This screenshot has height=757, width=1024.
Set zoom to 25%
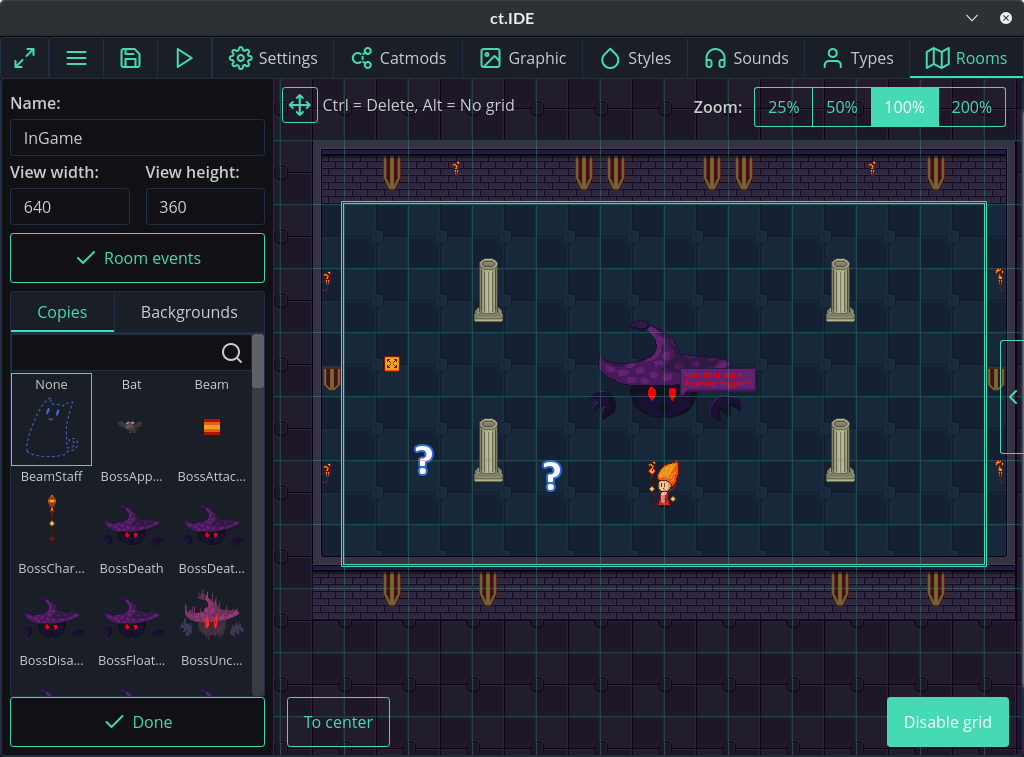784,107
